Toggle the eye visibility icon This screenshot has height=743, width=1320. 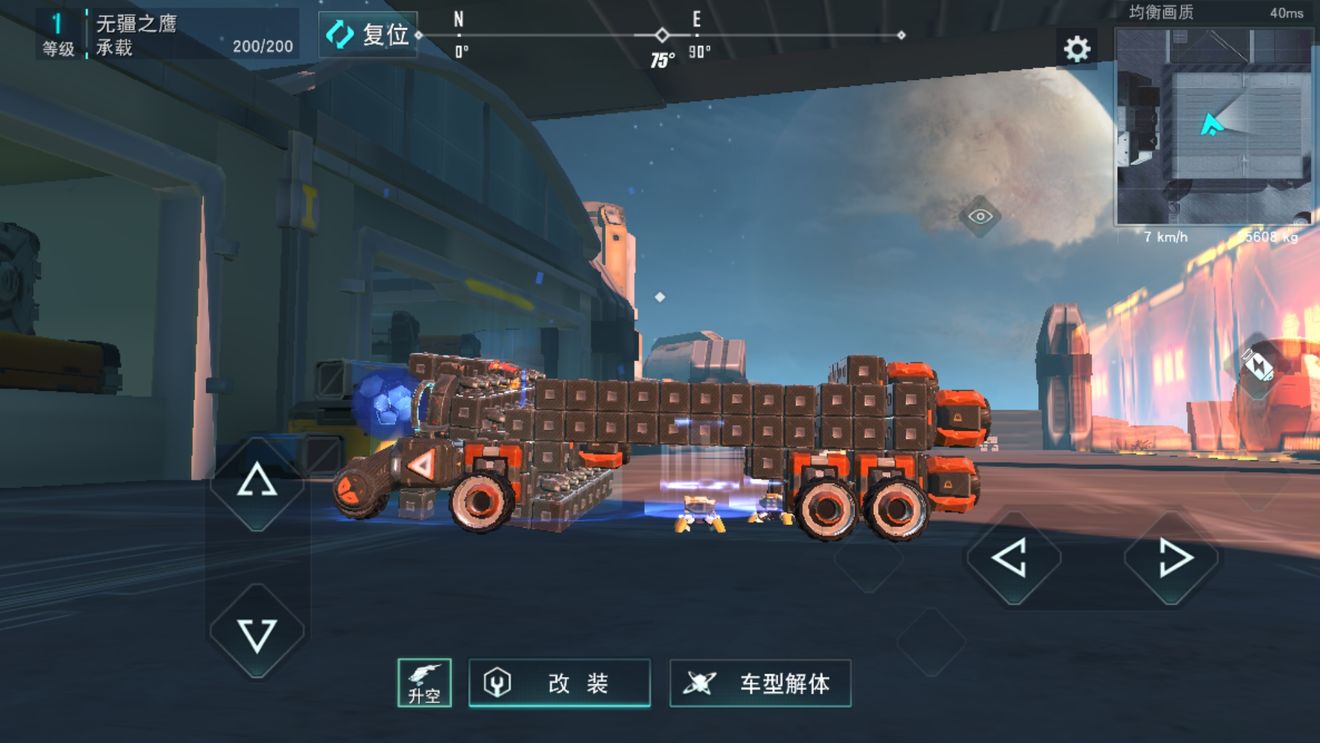coord(978,216)
